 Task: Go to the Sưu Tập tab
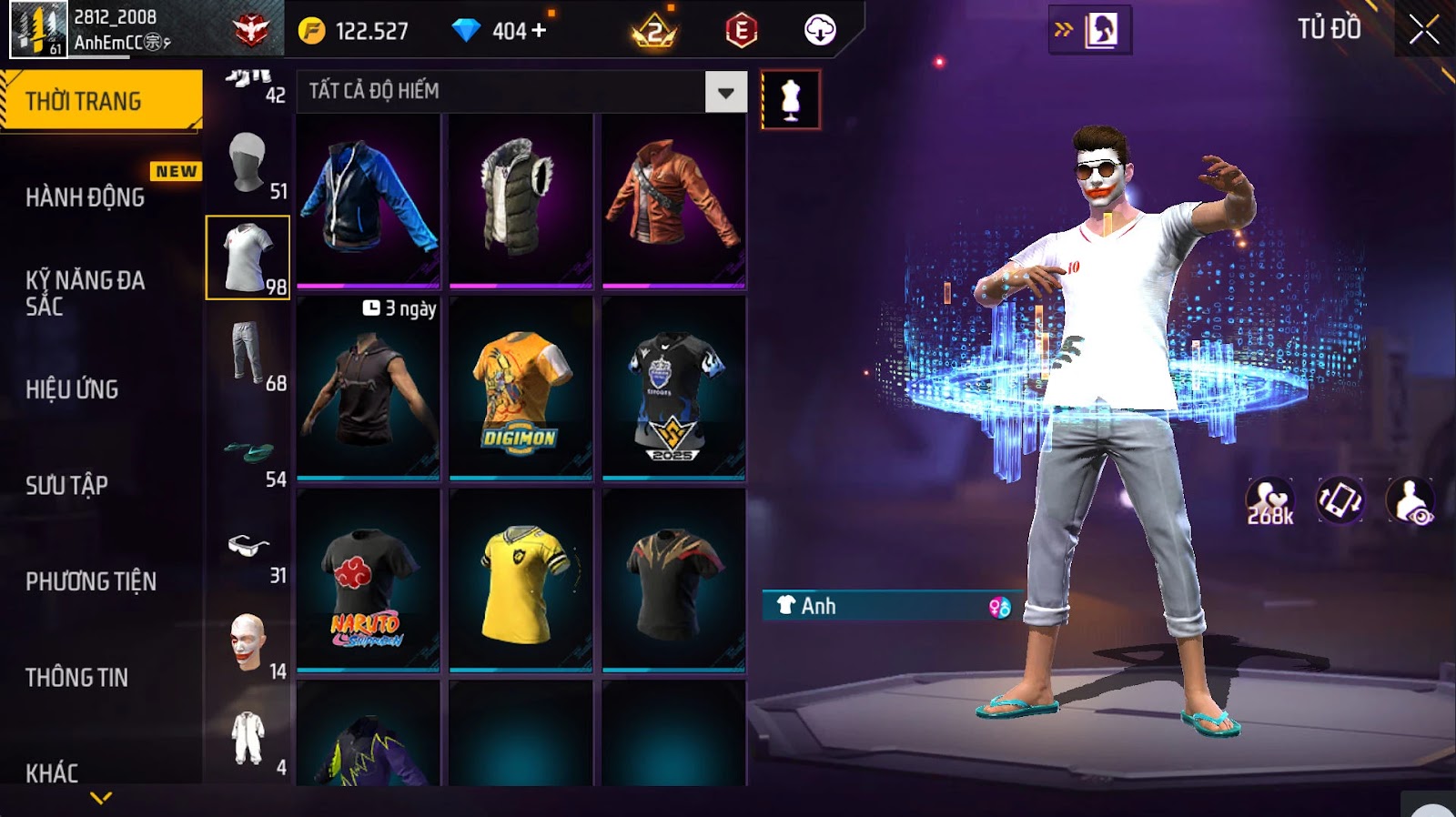(66, 485)
